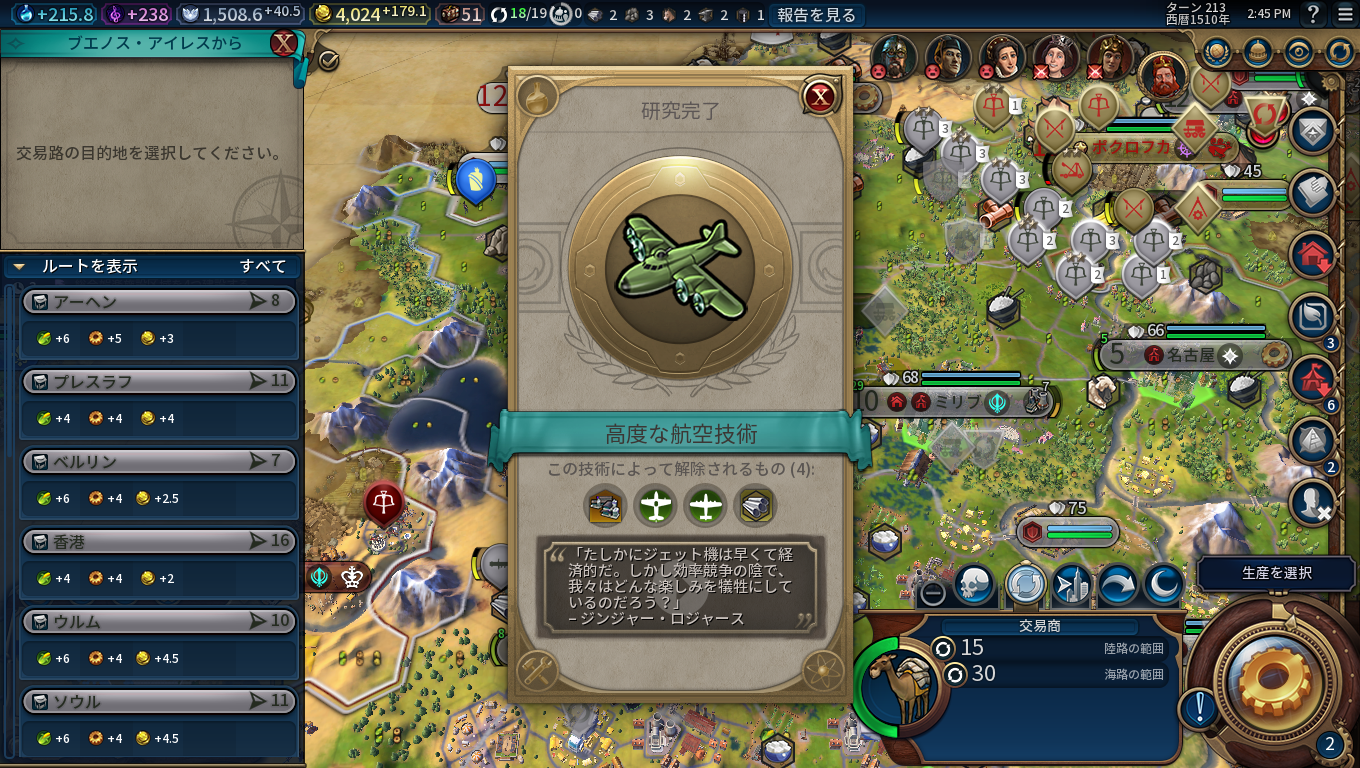Click the red-bearded leader portrait
The image size is (1360, 768).
[1162, 75]
